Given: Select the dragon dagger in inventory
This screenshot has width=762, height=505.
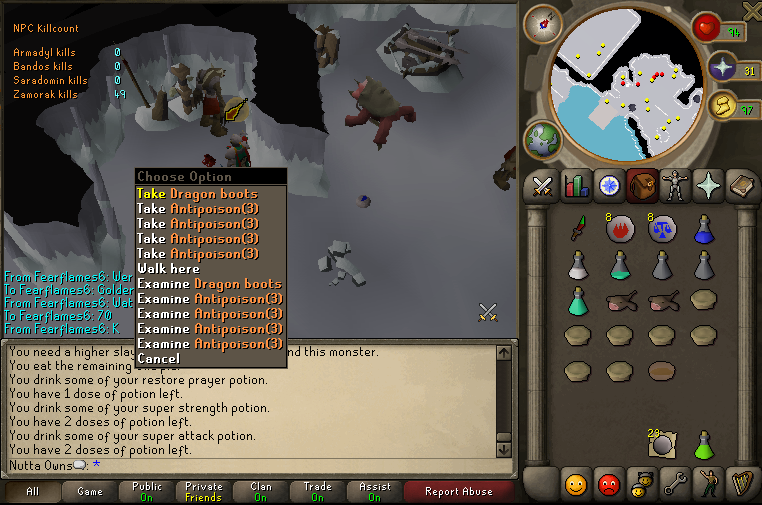Looking at the screenshot, I should (x=577, y=229).
